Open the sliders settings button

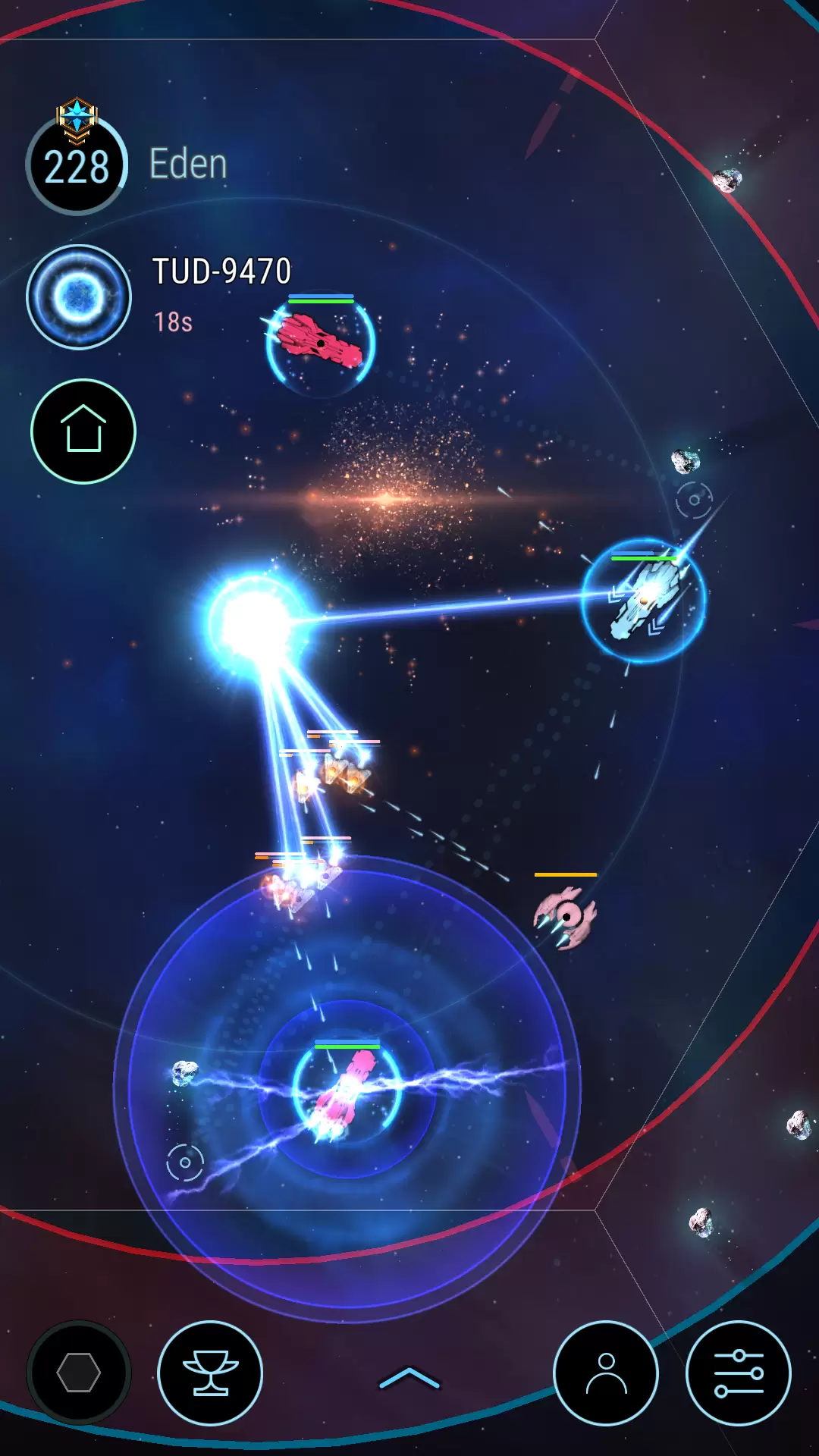(x=738, y=1373)
